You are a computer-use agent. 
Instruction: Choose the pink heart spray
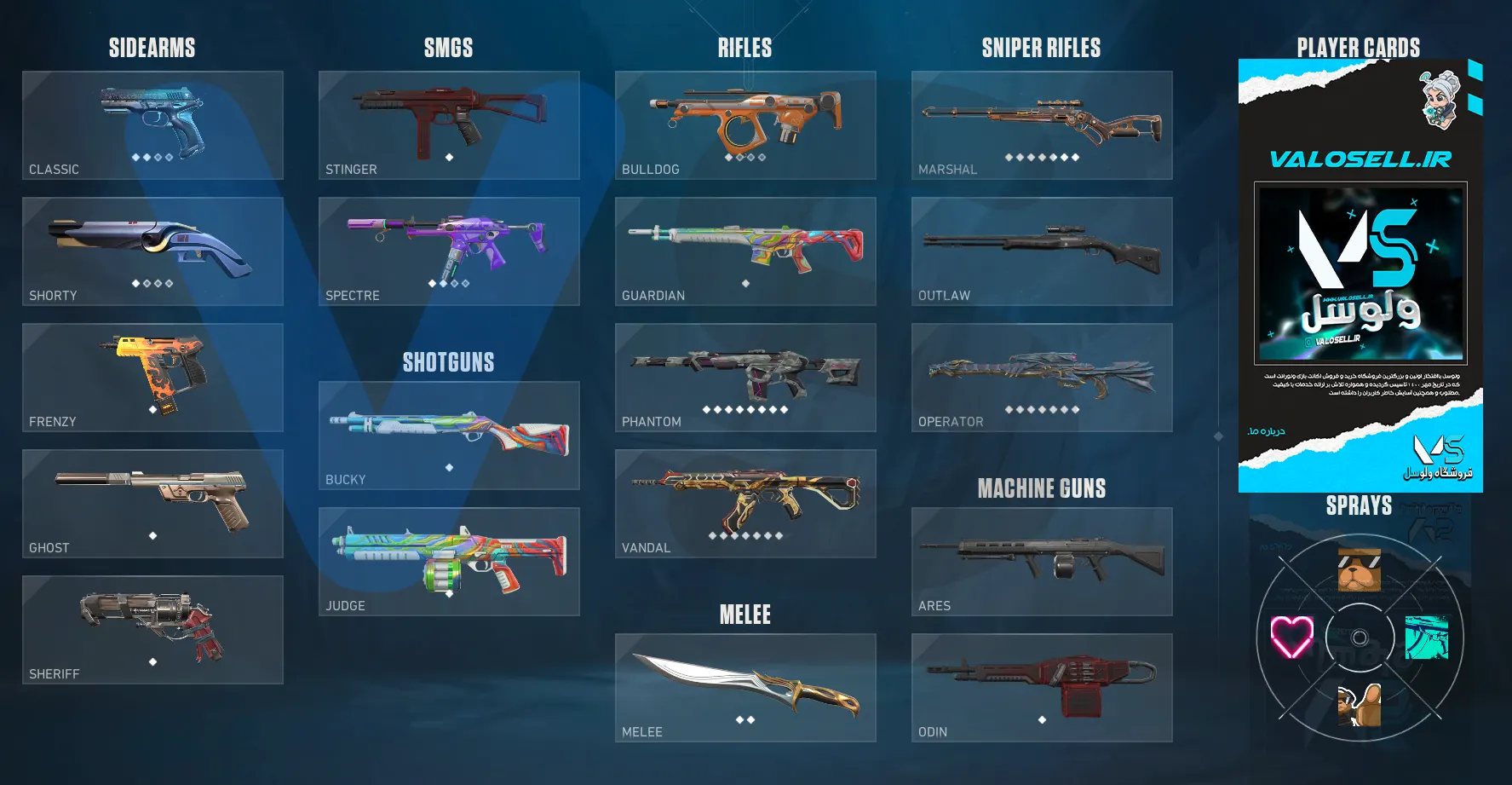click(x=1291, y=638)
